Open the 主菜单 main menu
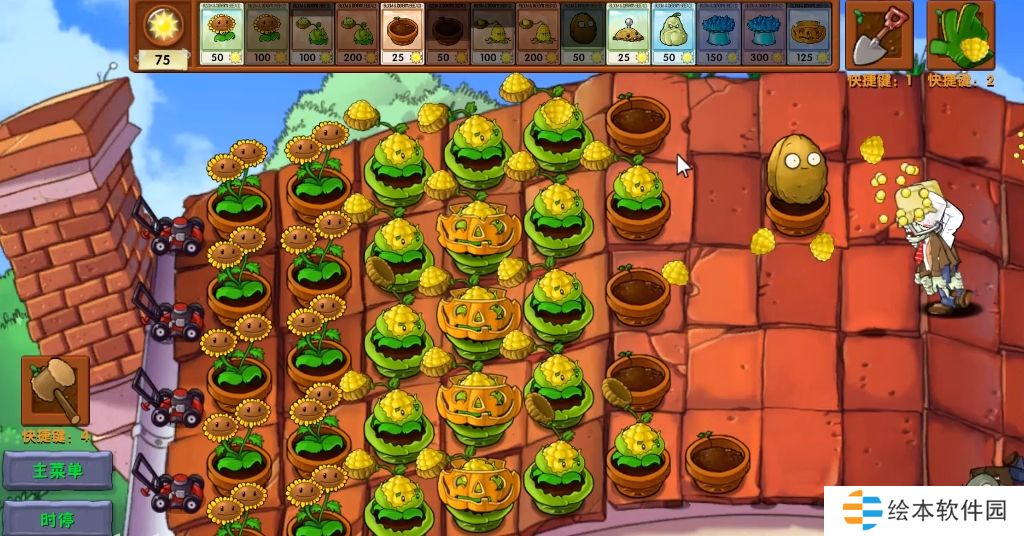Image resolution: width=1024 pixels, height=536 pixels. 57,470
